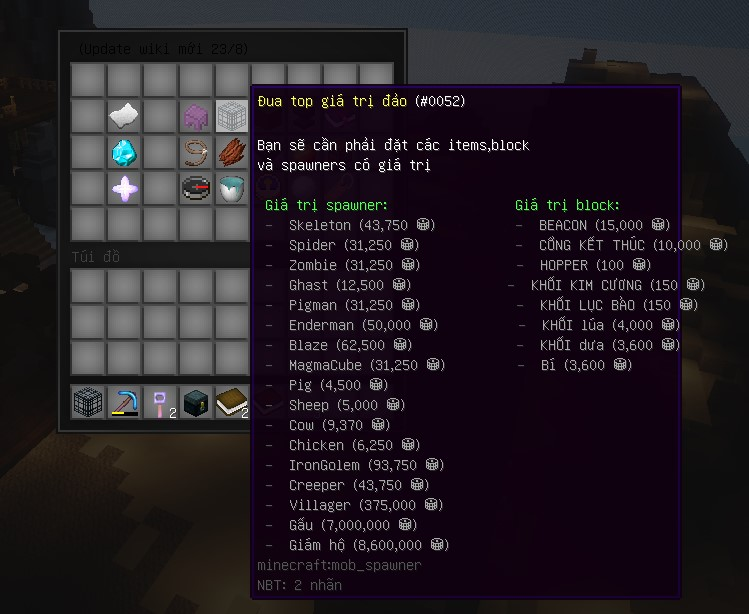Screen dimensions: 749x614
Task: Open the compass item slot
Action: point(196,188)
